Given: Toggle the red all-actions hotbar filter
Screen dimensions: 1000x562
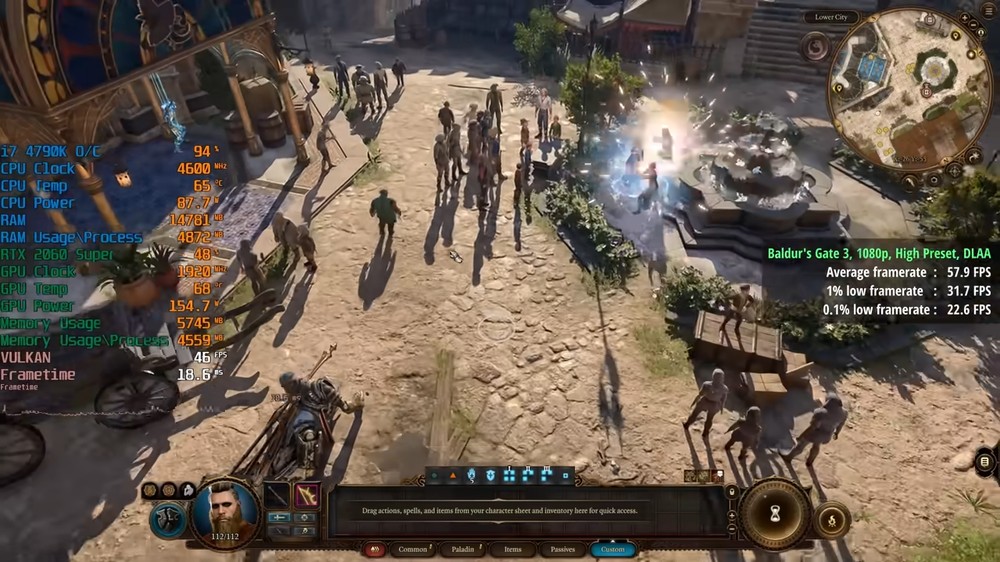Looking at the screenshot, I should click(x=376, y=549).
